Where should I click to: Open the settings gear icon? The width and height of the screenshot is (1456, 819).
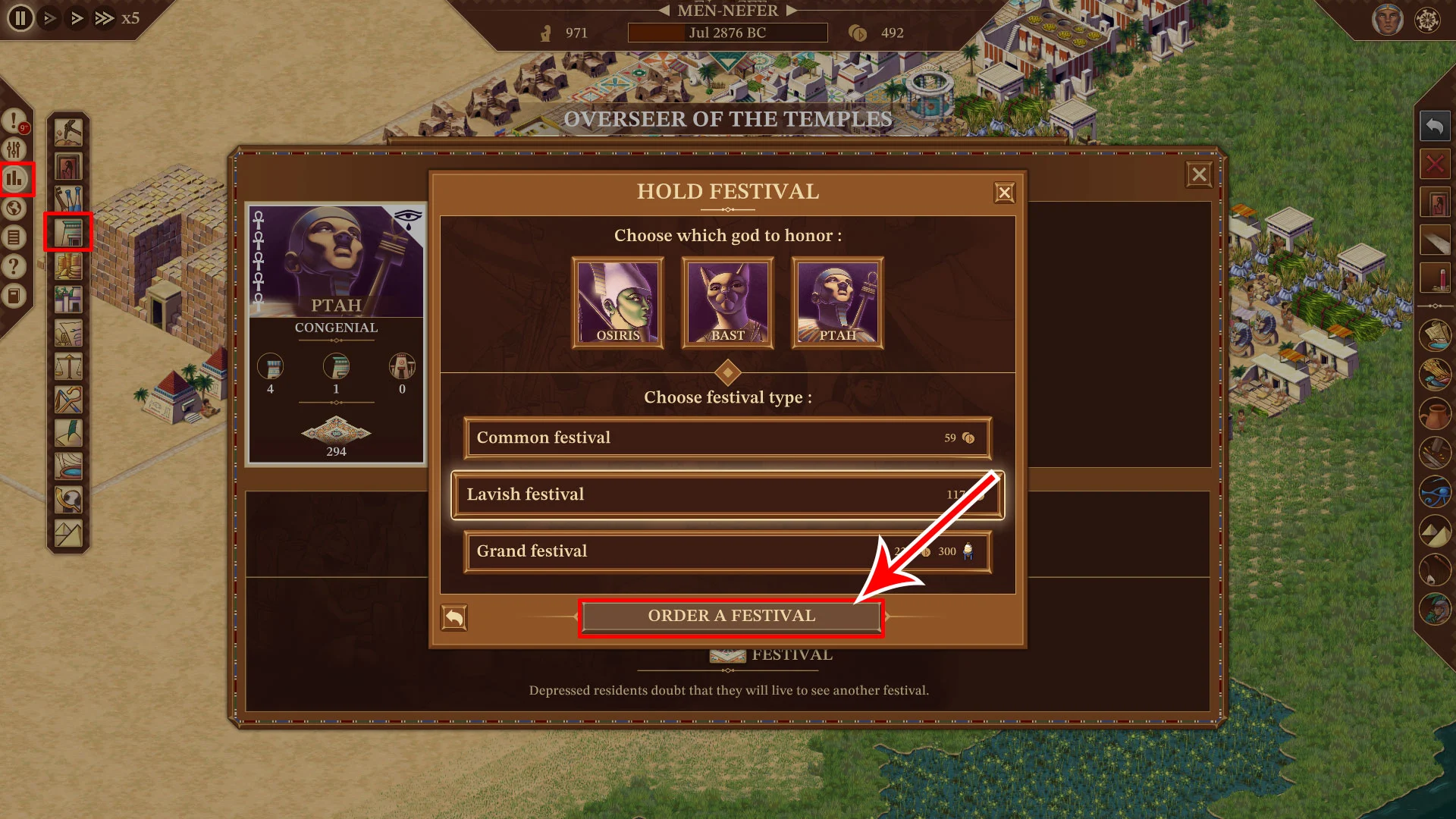(1427, 20)
